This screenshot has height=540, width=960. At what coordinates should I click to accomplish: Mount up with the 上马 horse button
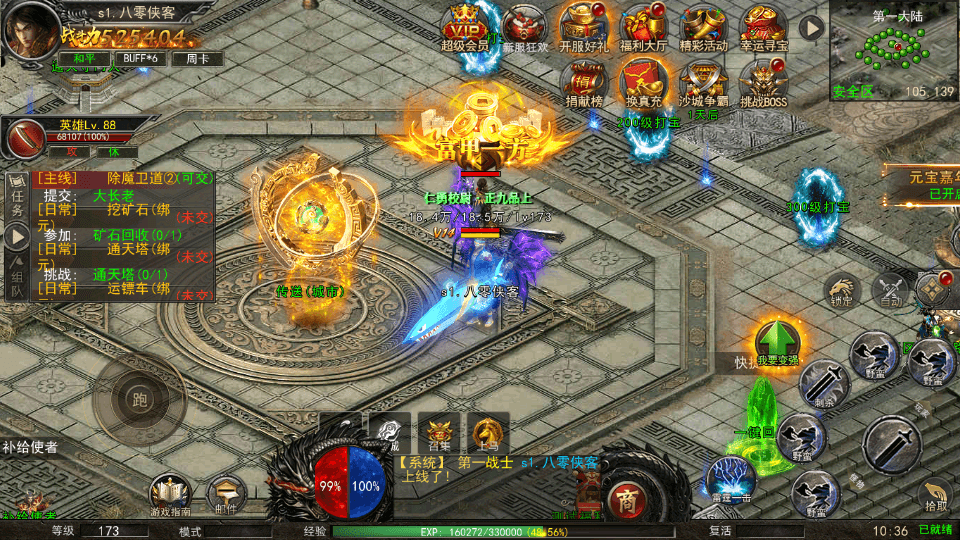pos(488,430)
